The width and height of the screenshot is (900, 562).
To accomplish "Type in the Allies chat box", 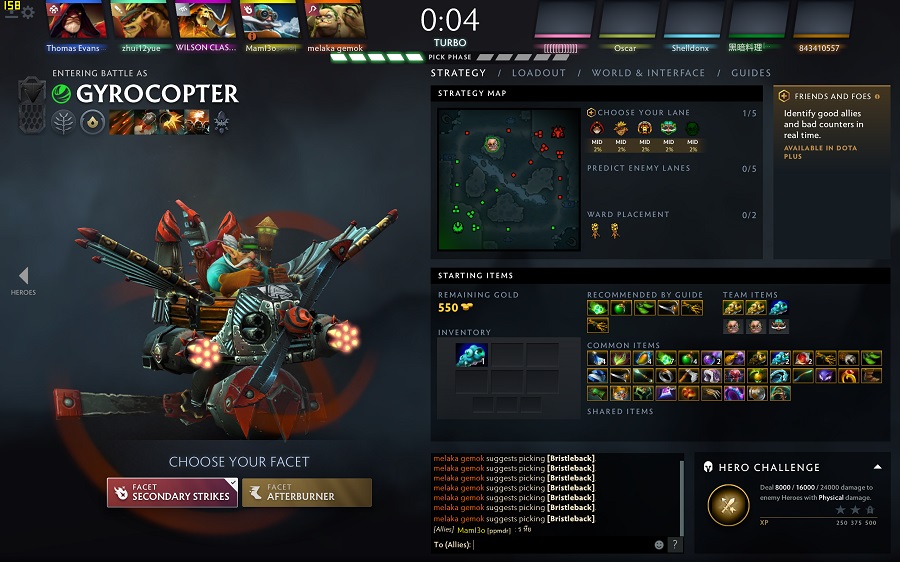I will [x=560, y=545].
